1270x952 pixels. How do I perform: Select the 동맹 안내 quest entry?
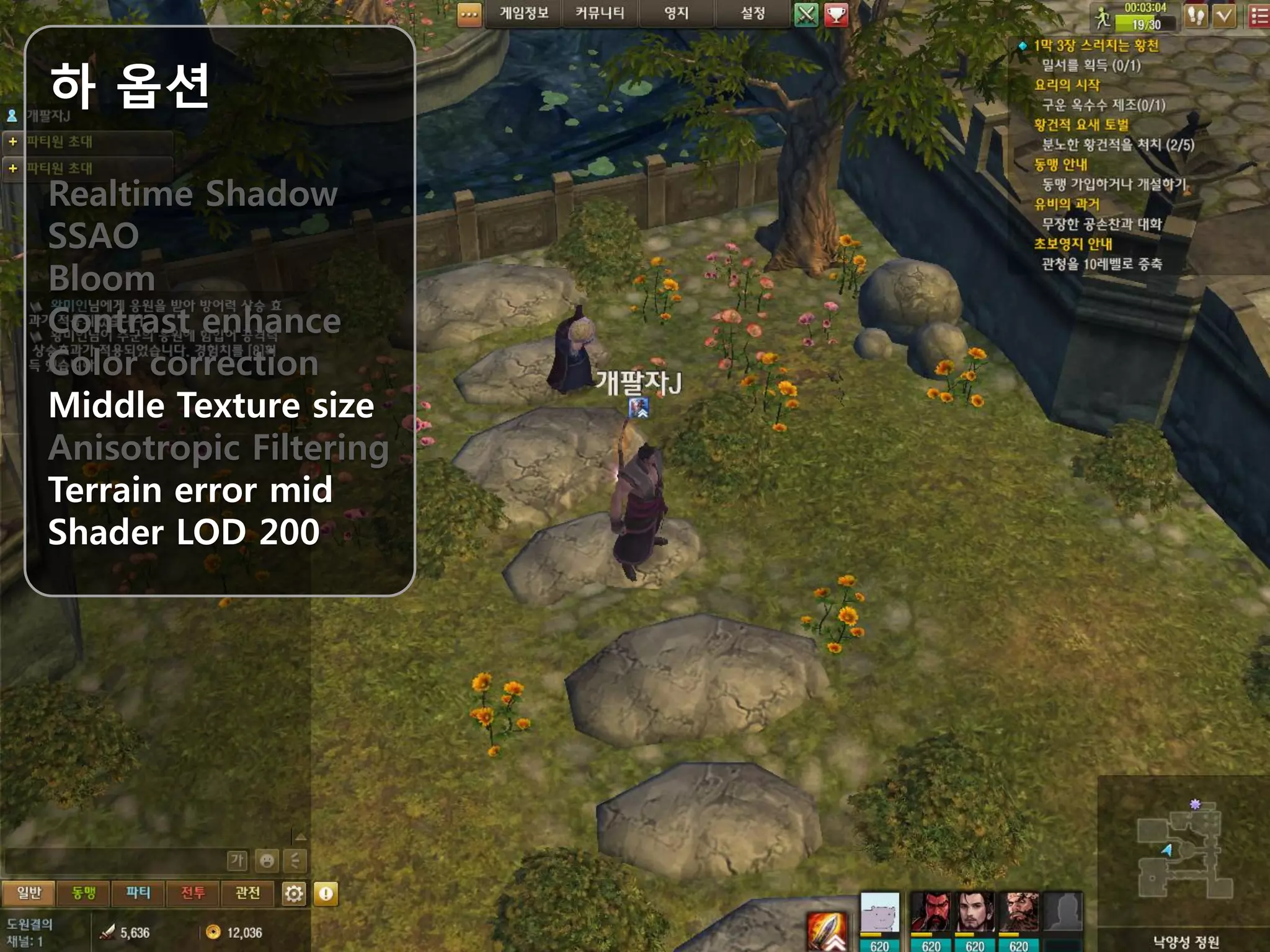(1060, 164)
